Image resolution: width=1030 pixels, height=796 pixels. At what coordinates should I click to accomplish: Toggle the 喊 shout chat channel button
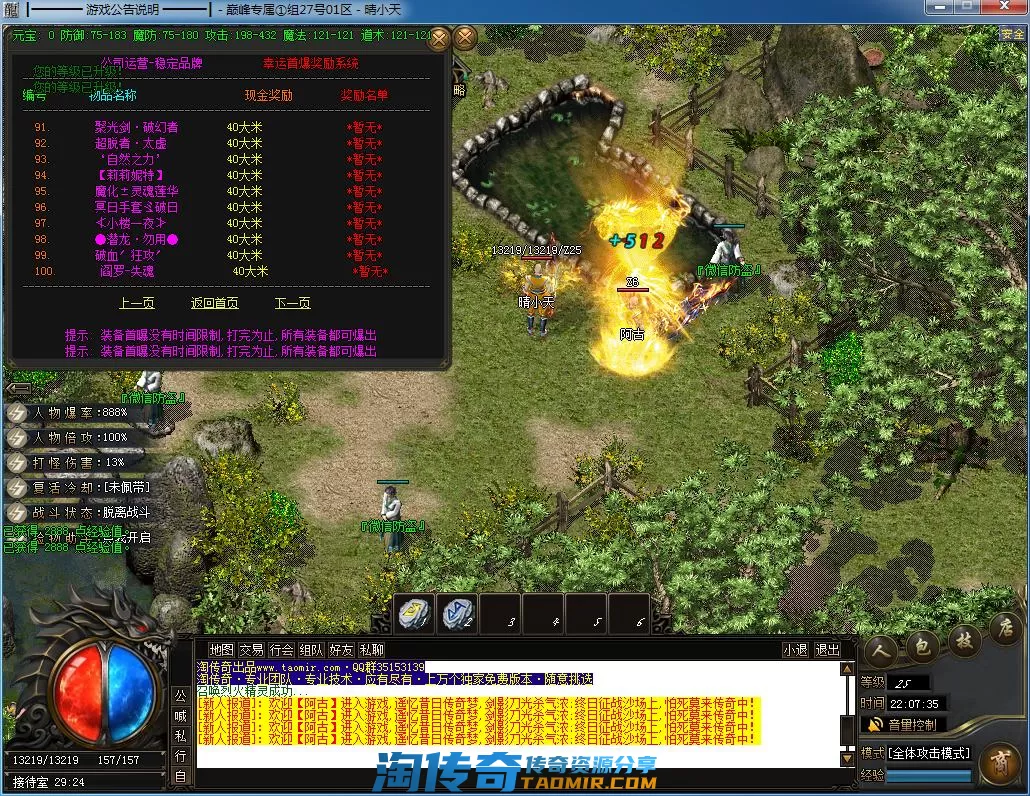coord(180,715)
